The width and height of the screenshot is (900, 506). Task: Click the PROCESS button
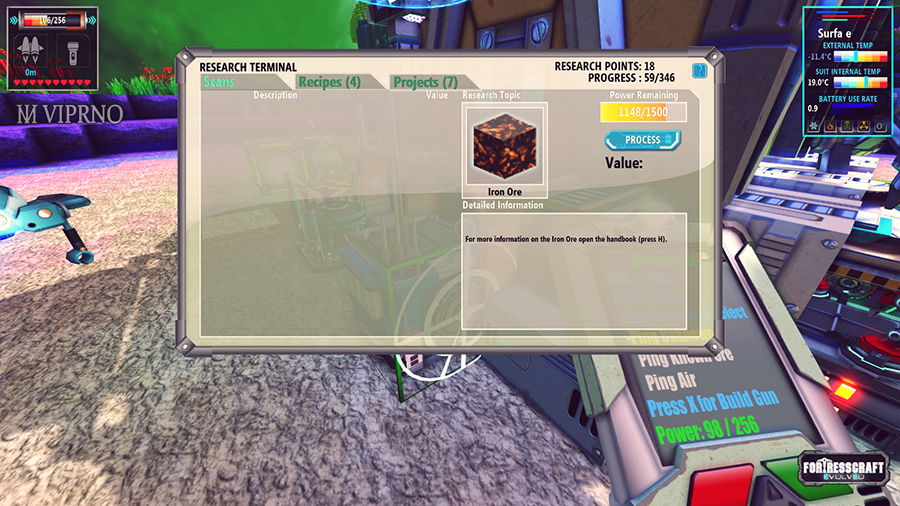click(x=642, y=140)
